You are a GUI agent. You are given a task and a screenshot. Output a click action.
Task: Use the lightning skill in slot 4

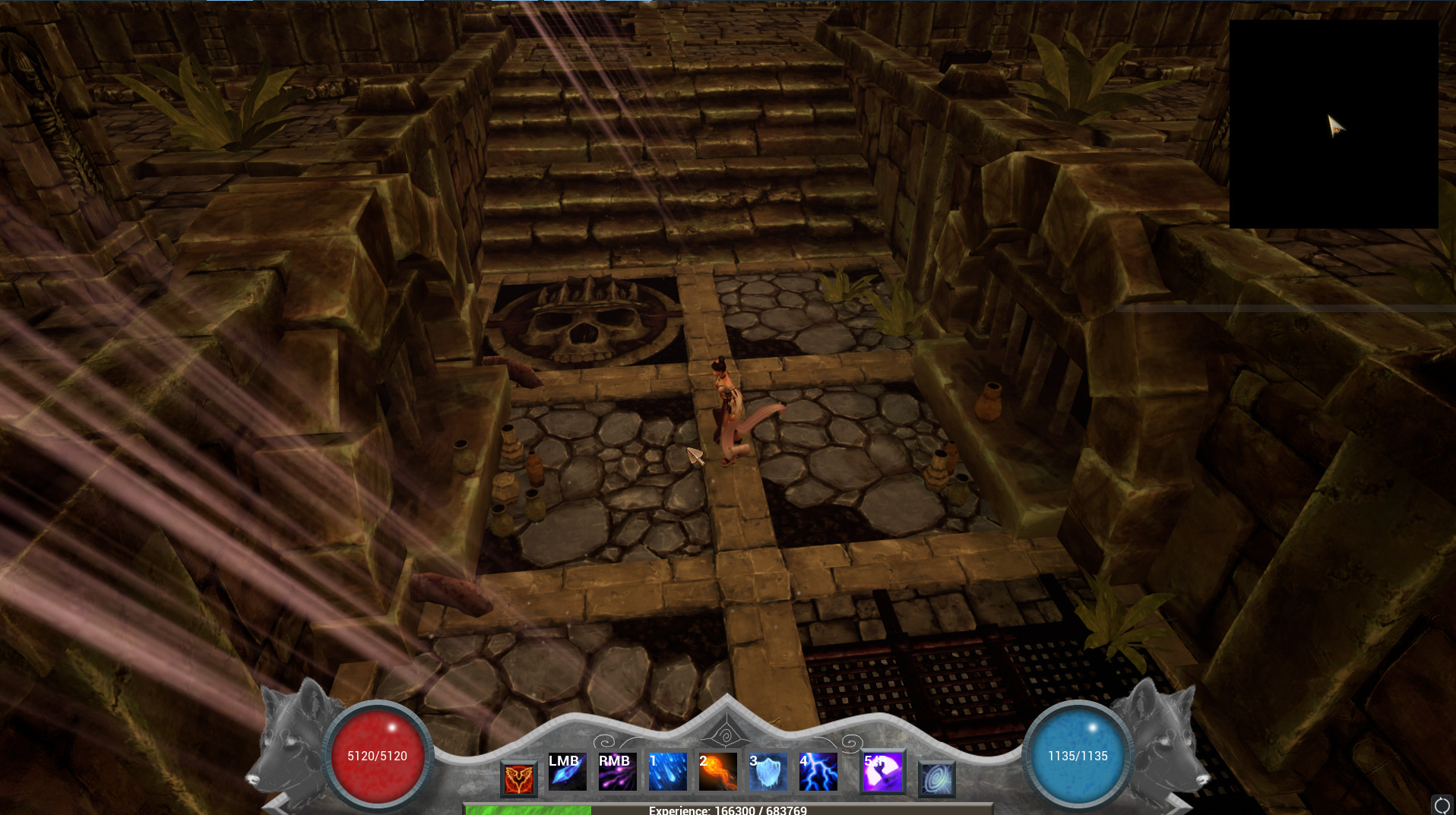point(818,772)
